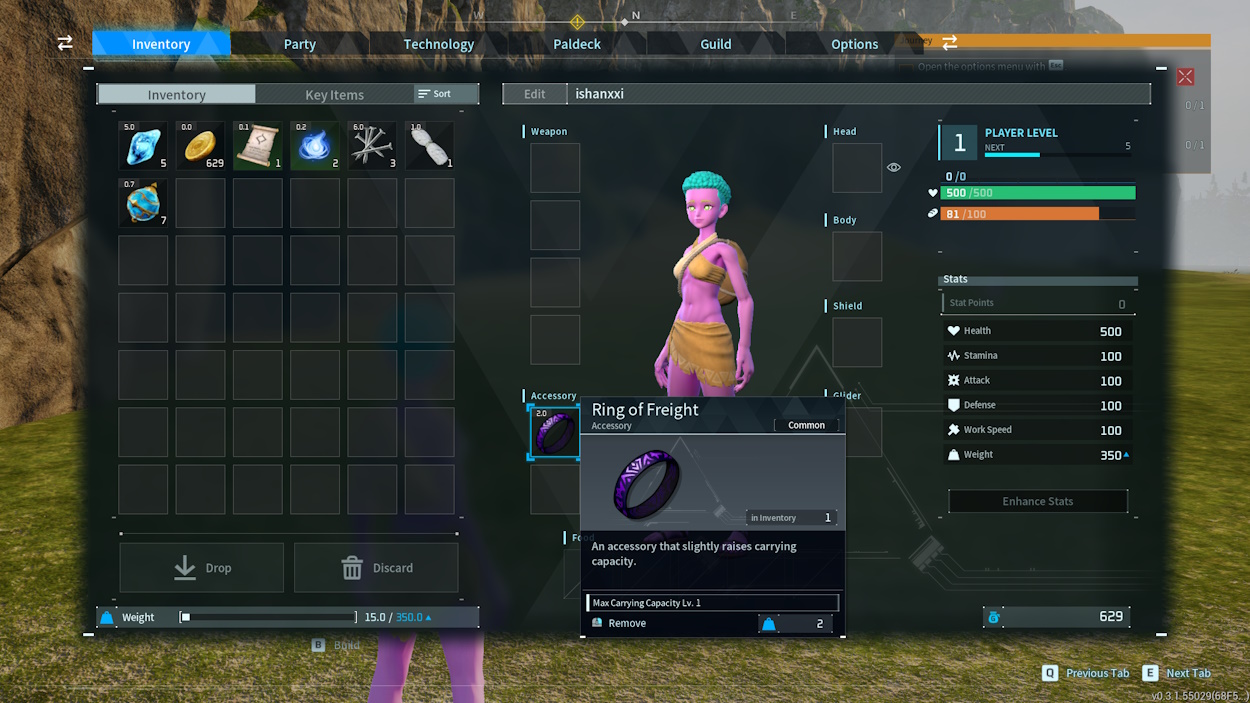
Task: Pick the blue flame soul item
Action: coord(315,146)
